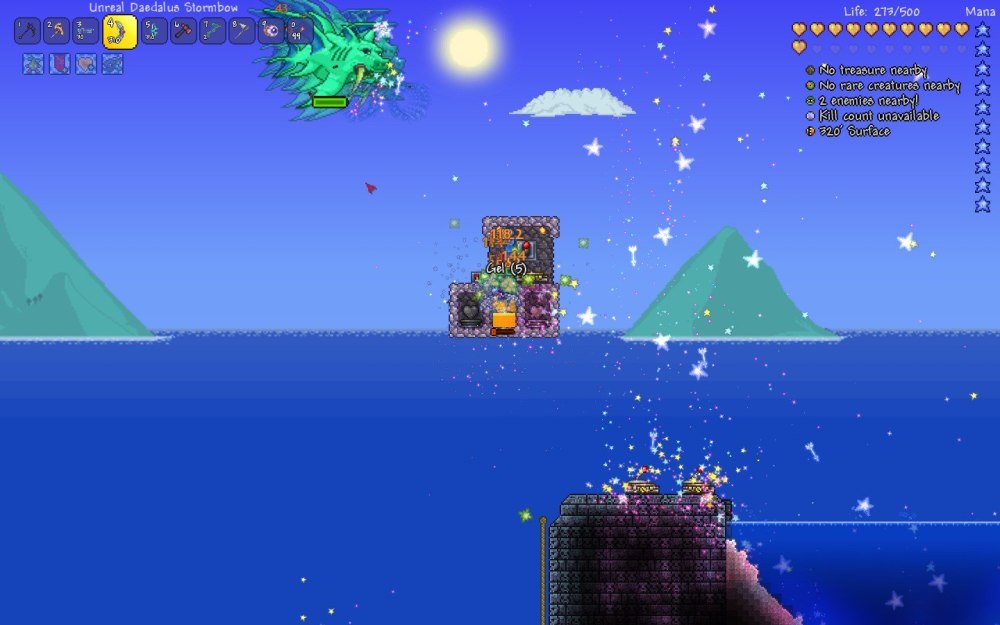Pick the 99-stack item in slot 0
Viewport: 1000px width, 625px height.
[x=300, y=31]
